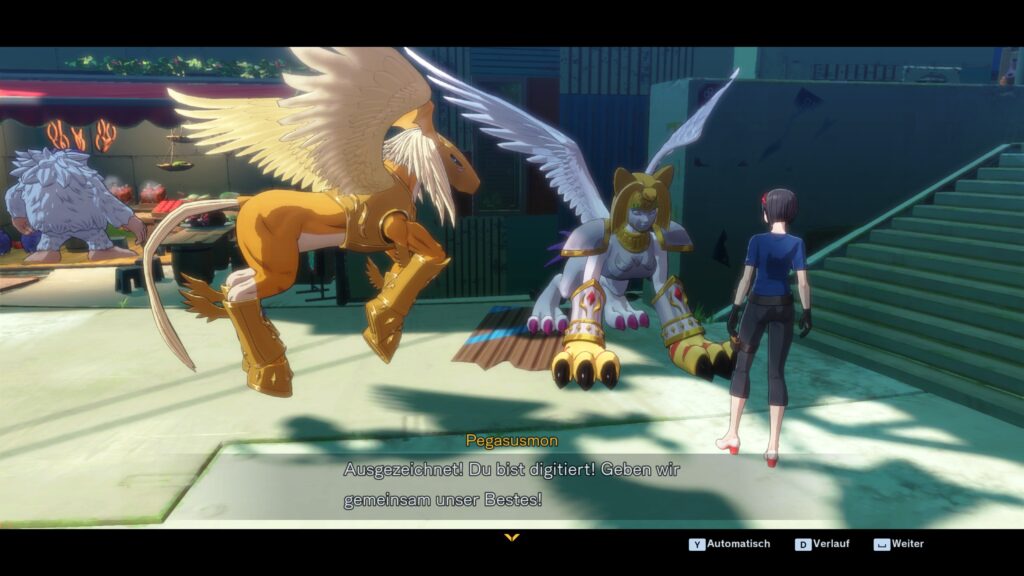
Task: Click Pegasusmon's dialogue text box
Action: point(512,484)
